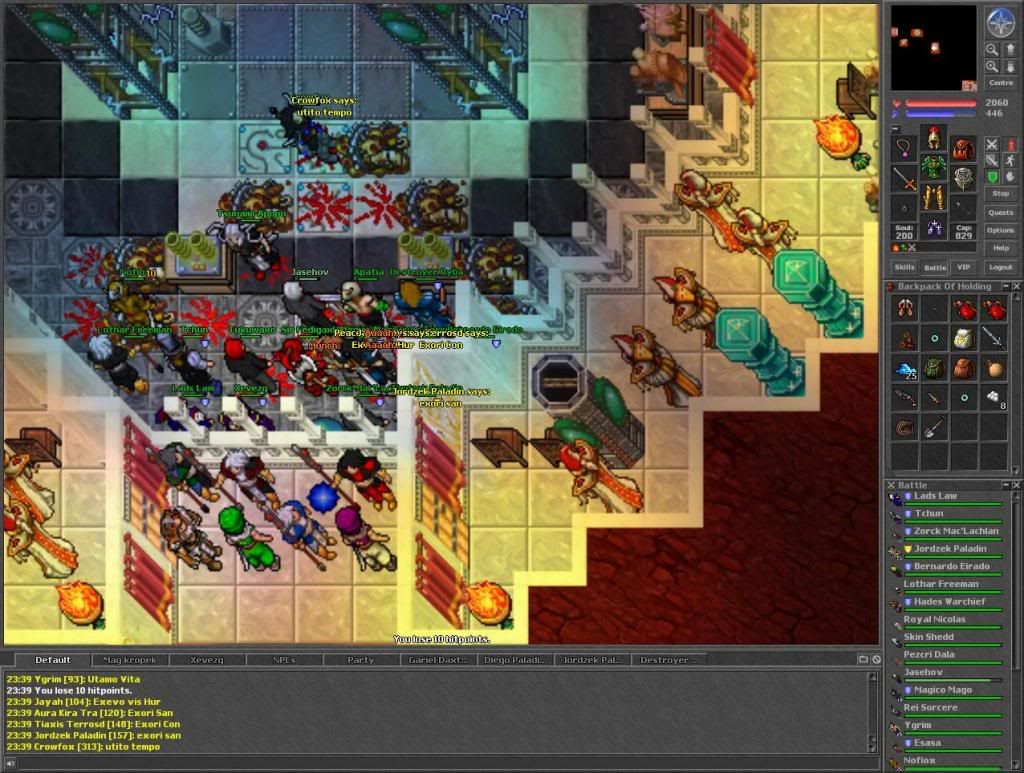Click the equipped sword slot
The image size is (1024, 773).
(905, 180)
